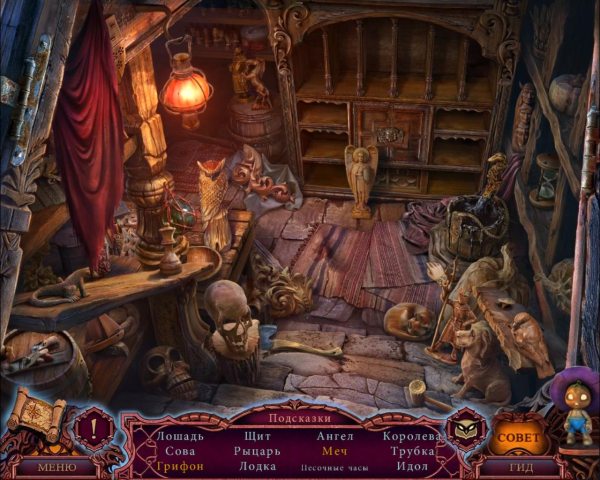Open the ГИД strategy guide
This screenshot has height=480, width=600.
coord(522,467)
